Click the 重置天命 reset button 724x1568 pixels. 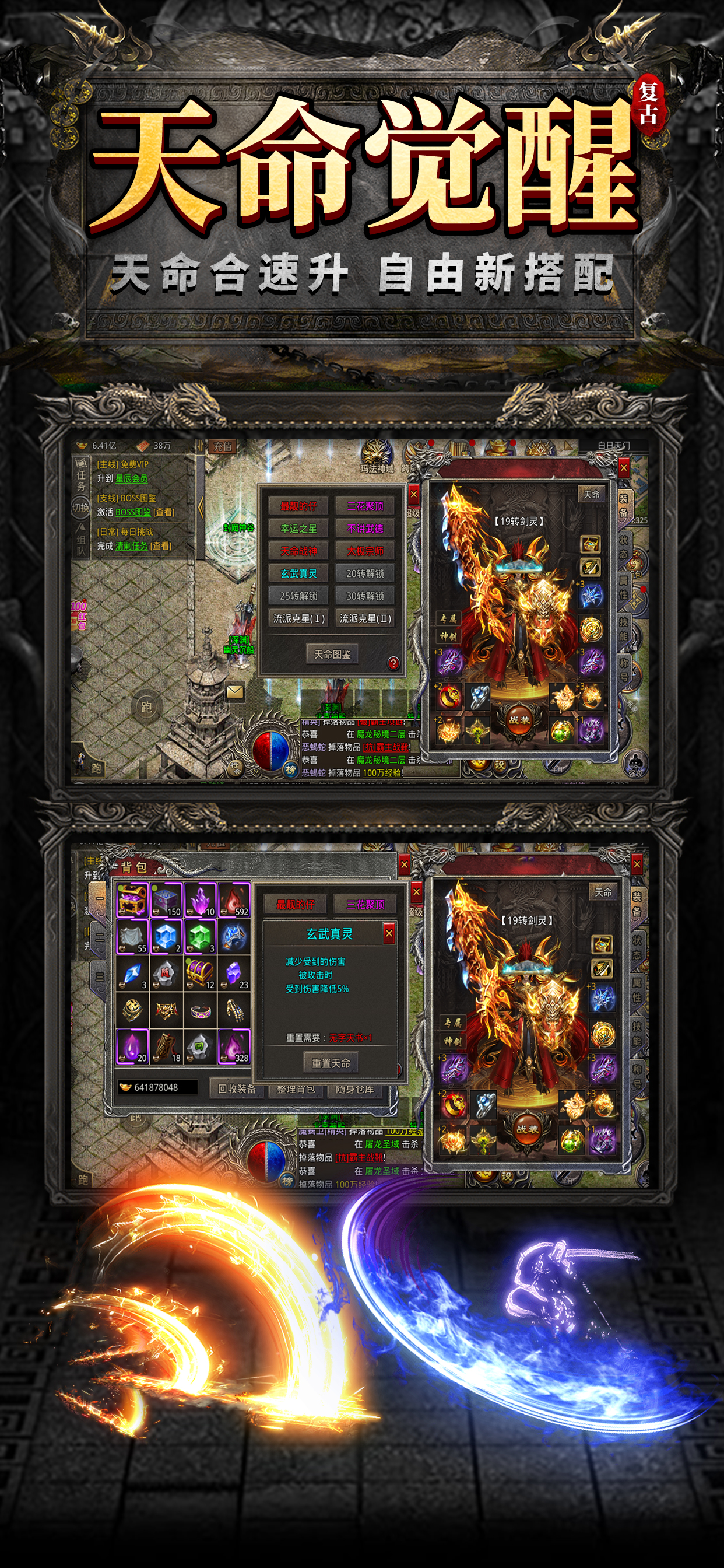click(x=331, y=1063)
